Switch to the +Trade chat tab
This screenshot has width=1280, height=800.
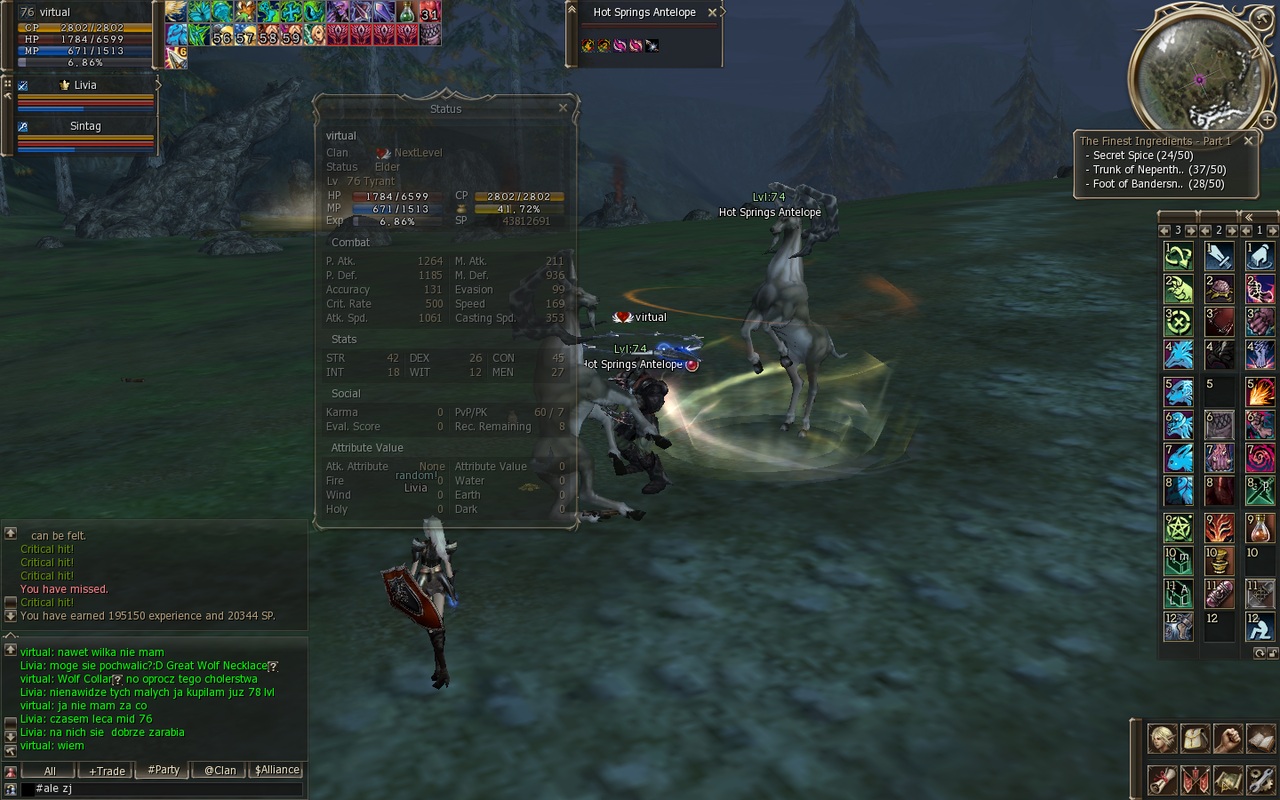(107, 771)
